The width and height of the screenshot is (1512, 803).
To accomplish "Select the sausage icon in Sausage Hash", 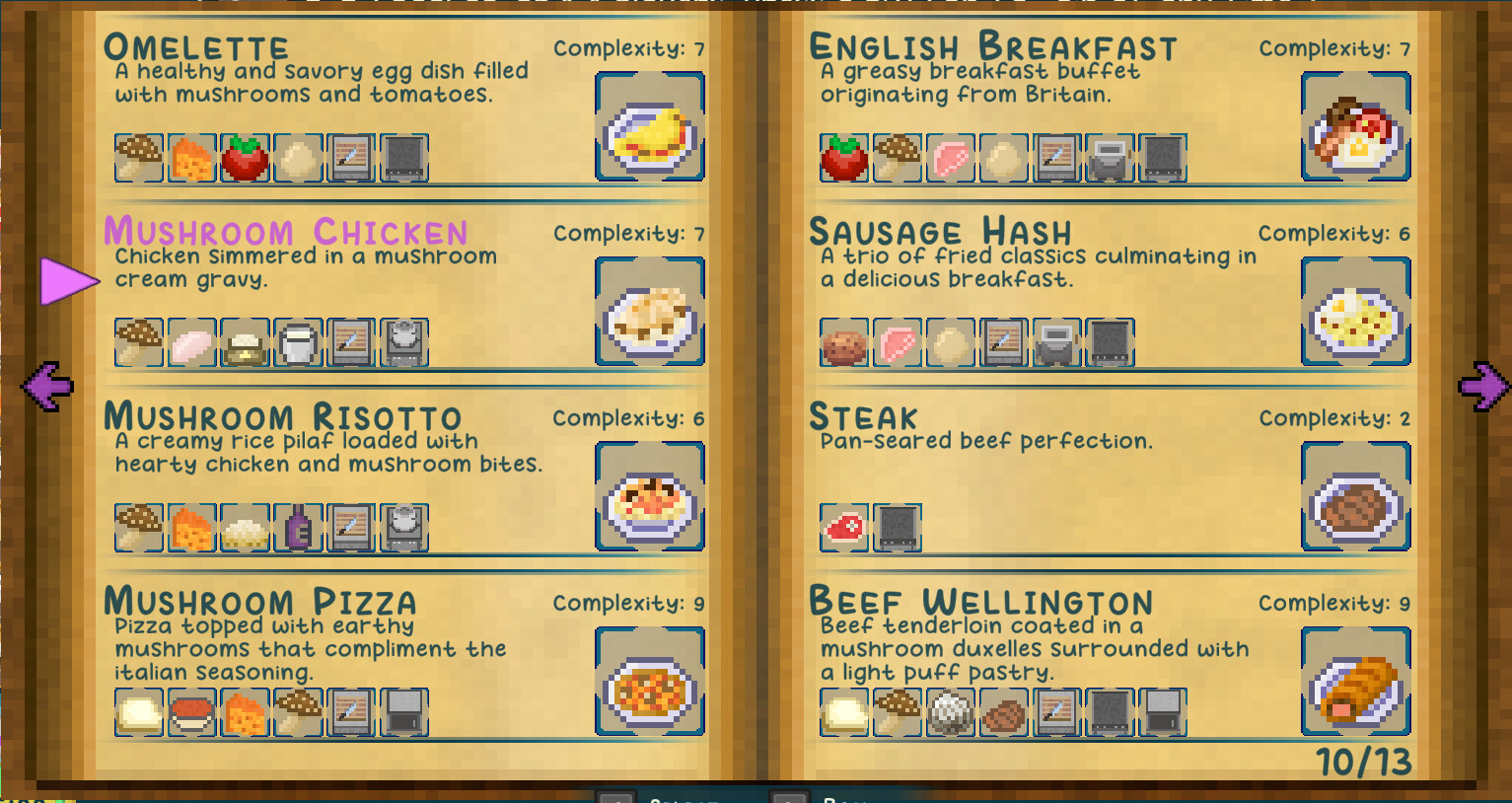I will (844, 342).
